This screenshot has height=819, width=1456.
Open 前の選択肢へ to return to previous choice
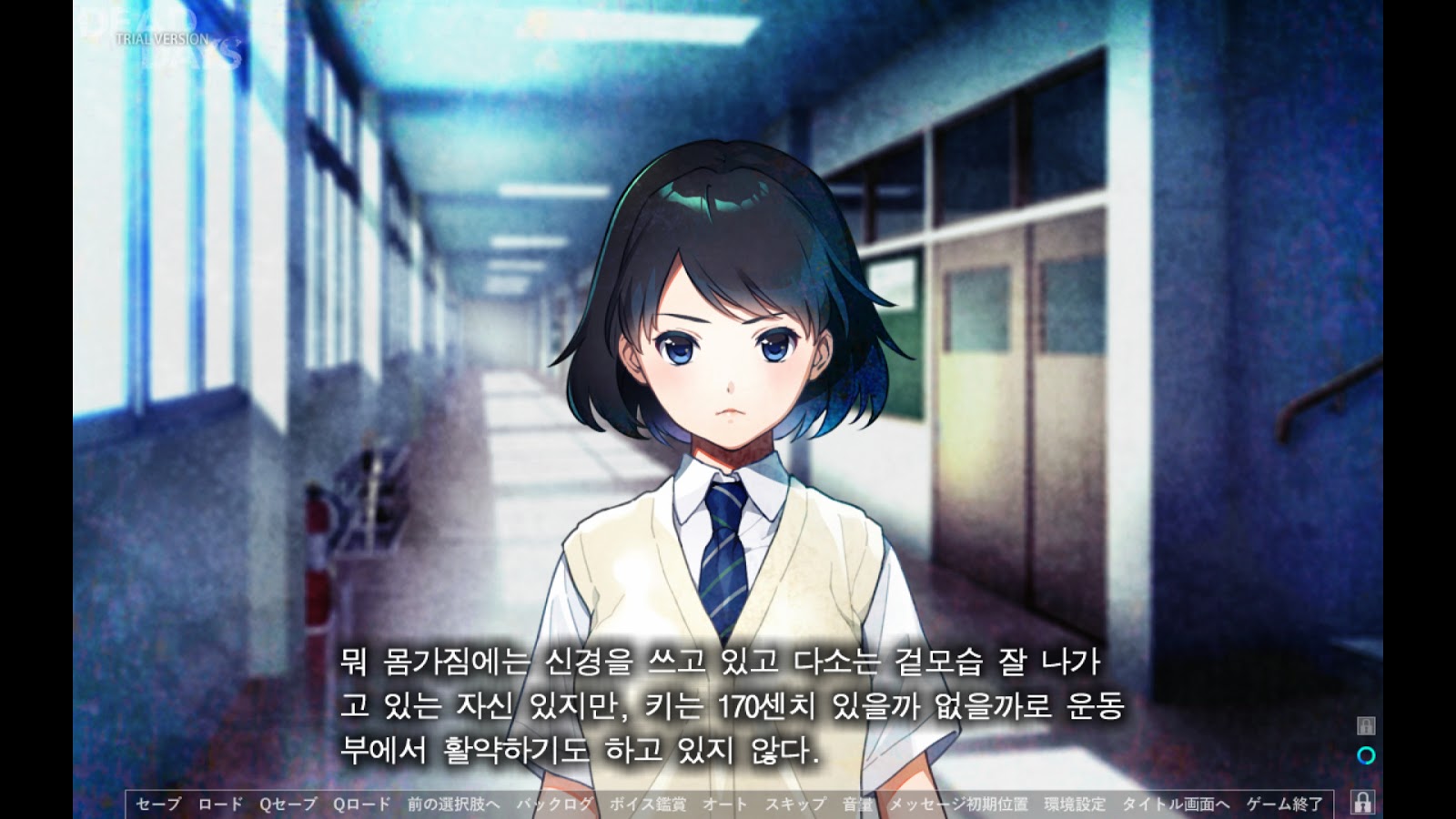(452, 804)
